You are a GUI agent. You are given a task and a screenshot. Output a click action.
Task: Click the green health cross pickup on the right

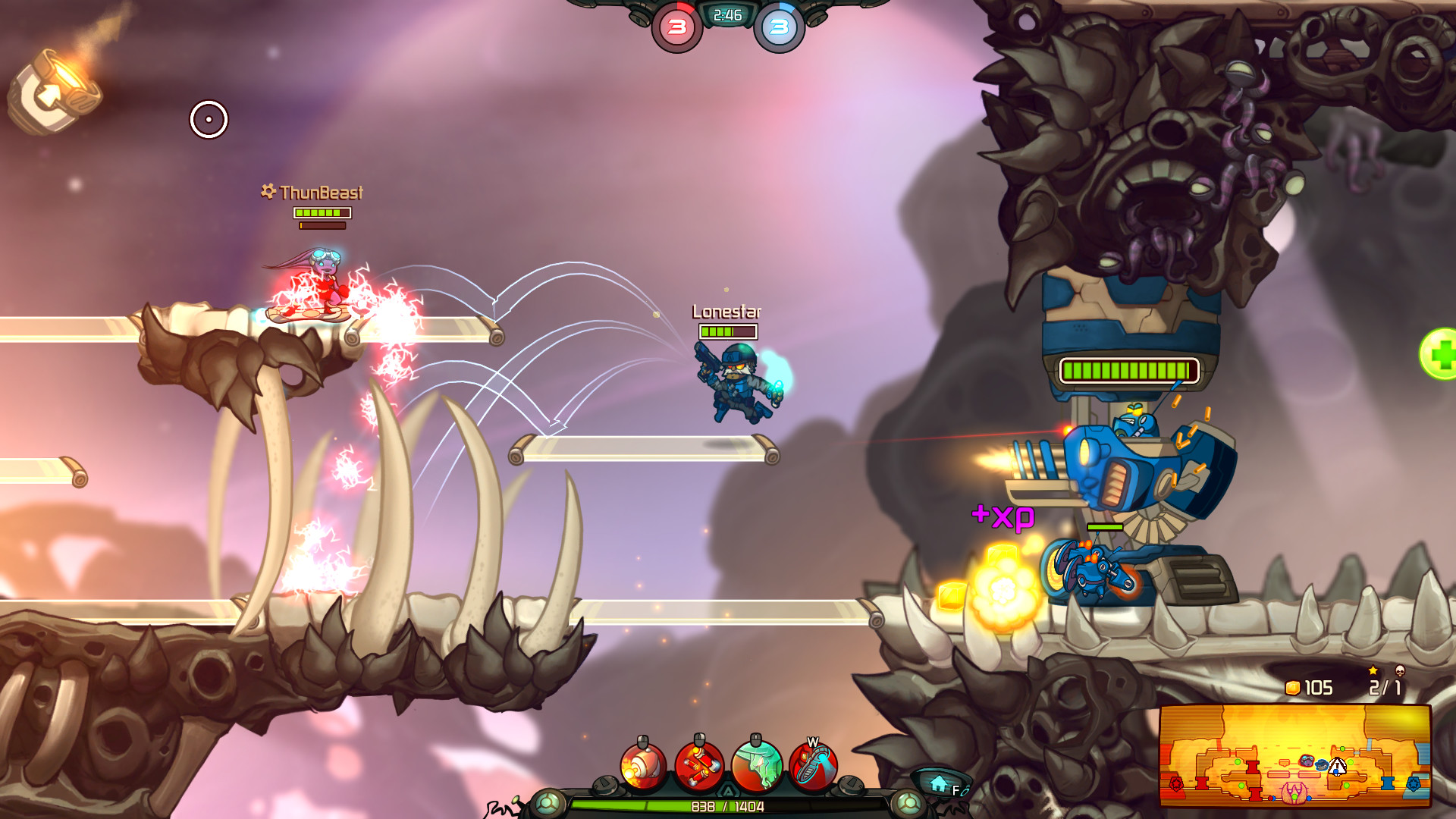[x=1443, y=355]
